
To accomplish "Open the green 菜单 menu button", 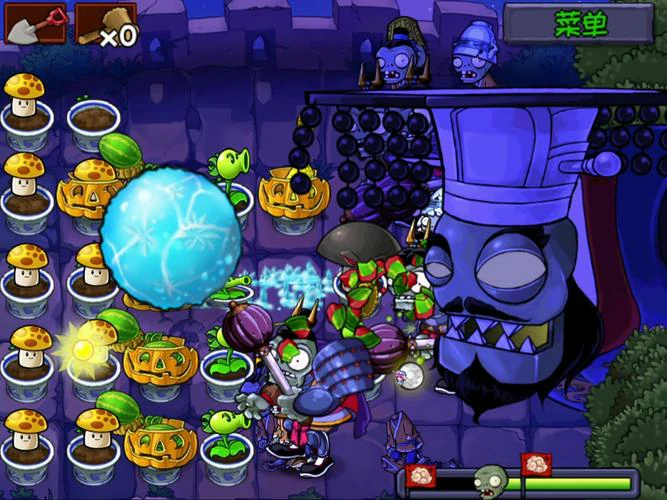I will (x=582, y=24).
